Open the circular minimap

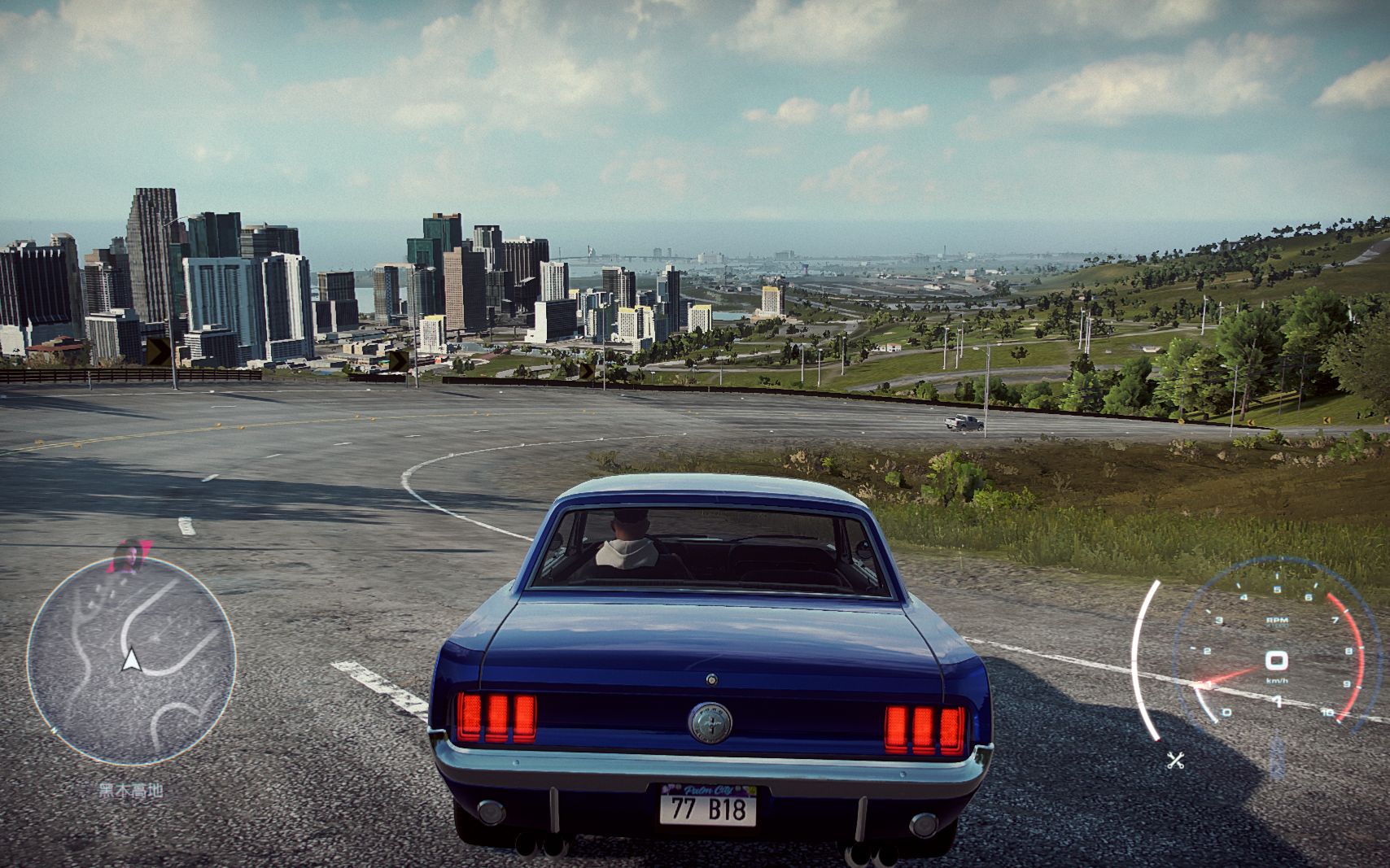point(132,661)
